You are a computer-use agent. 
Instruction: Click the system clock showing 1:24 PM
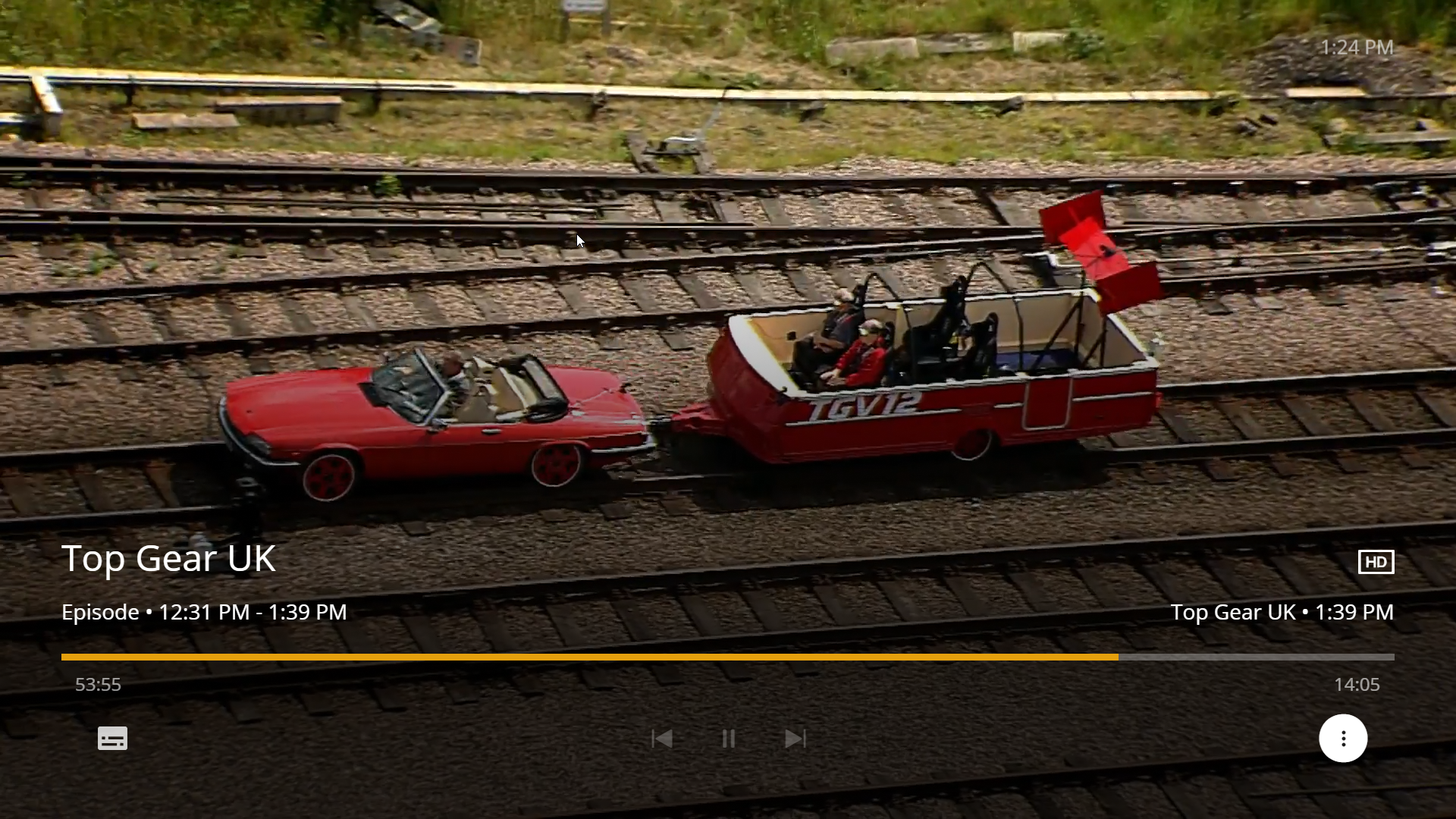click(x=1357, y=47)
